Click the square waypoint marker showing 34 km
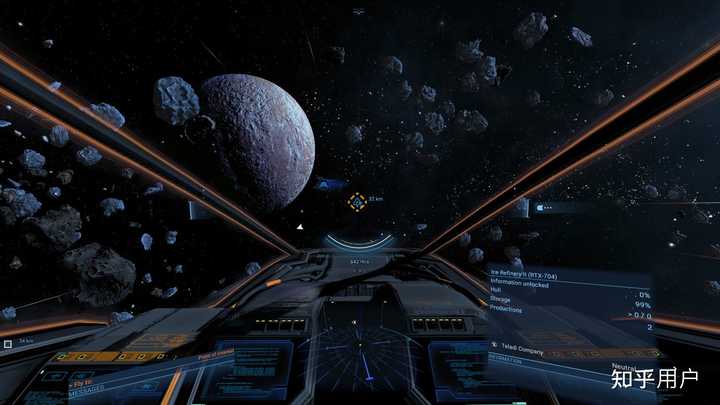720x405 pixels. pyautogui.click(x=8, y=344)
